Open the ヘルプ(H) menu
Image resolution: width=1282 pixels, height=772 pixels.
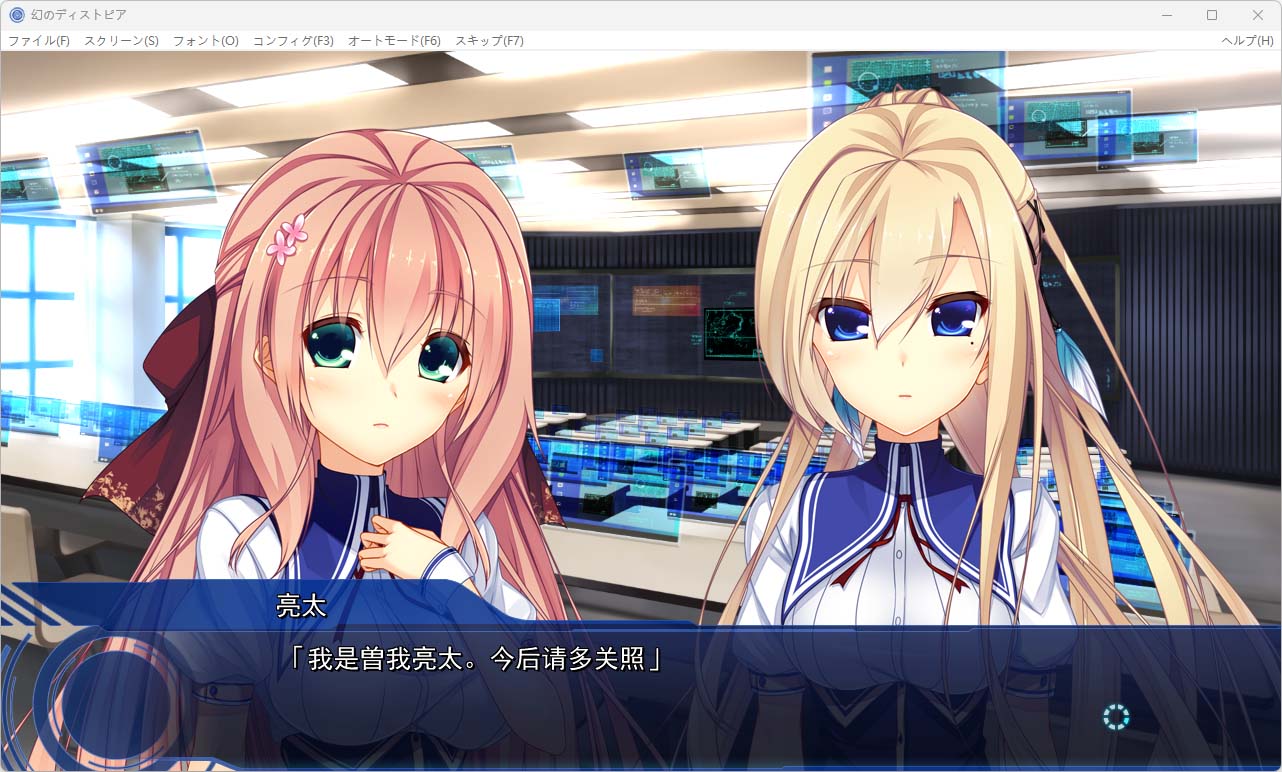1247,41
